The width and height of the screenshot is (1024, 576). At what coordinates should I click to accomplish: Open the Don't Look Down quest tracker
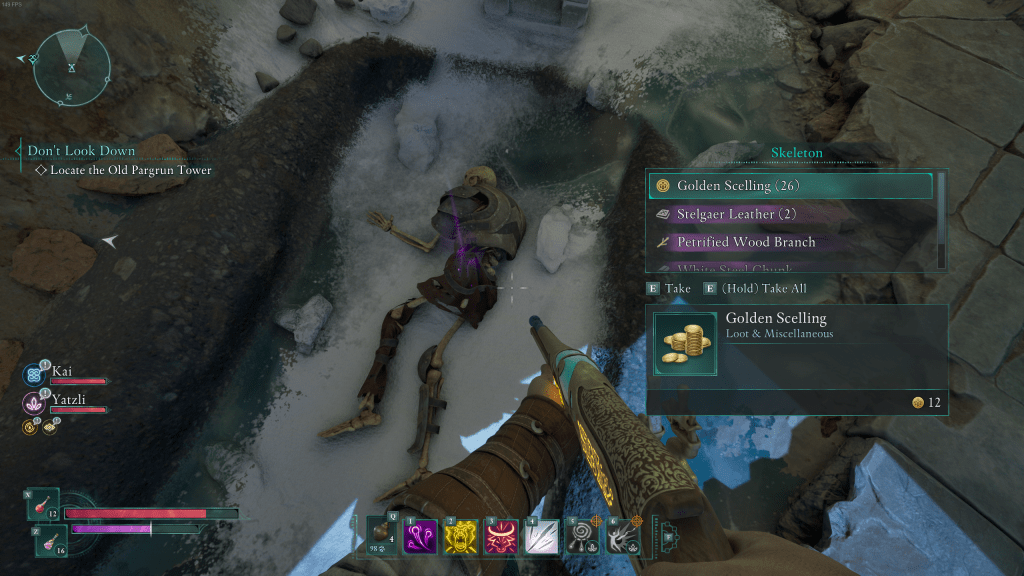(82, 151)
